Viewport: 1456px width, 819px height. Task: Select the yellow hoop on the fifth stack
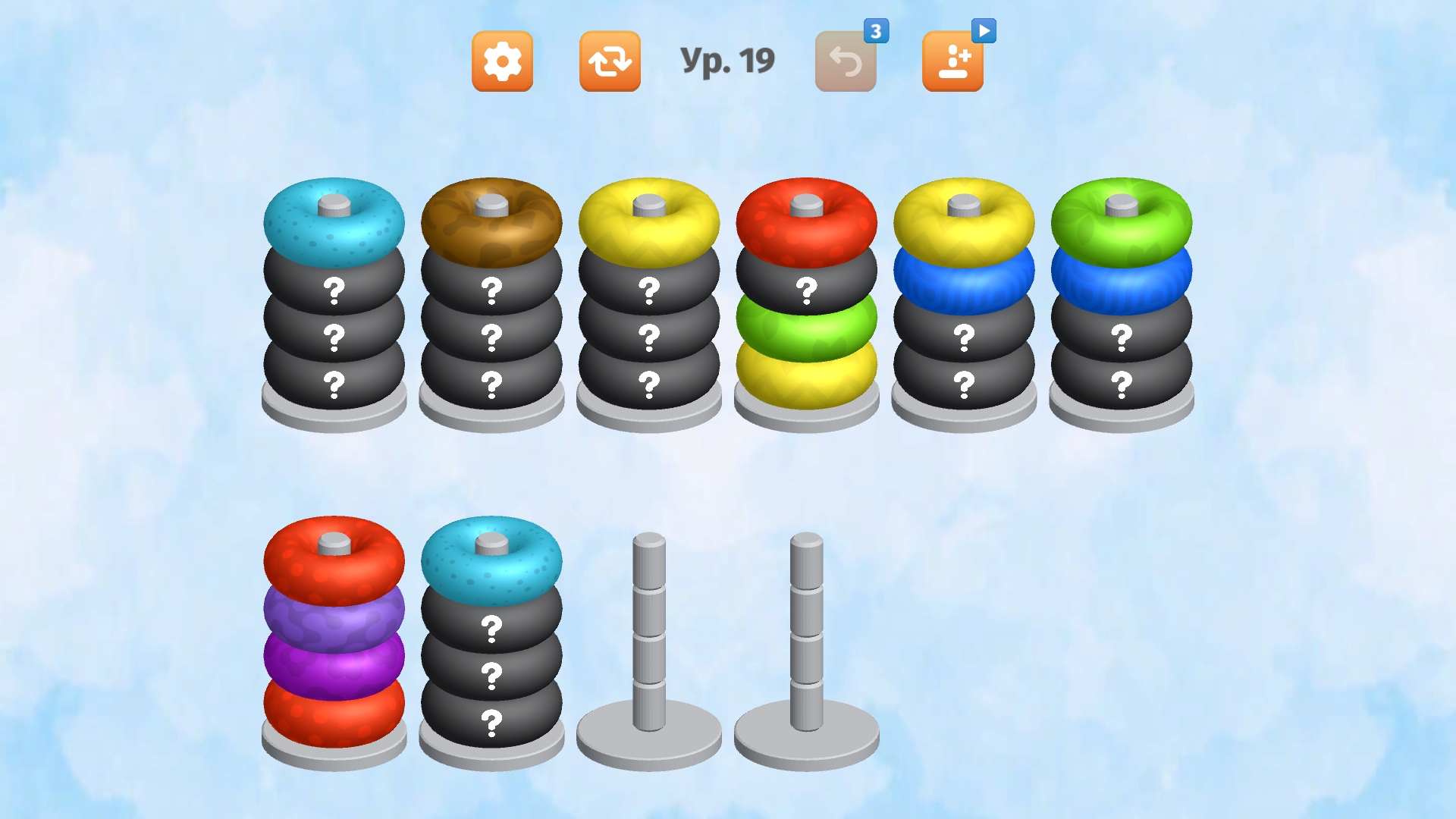pos(966,222)
